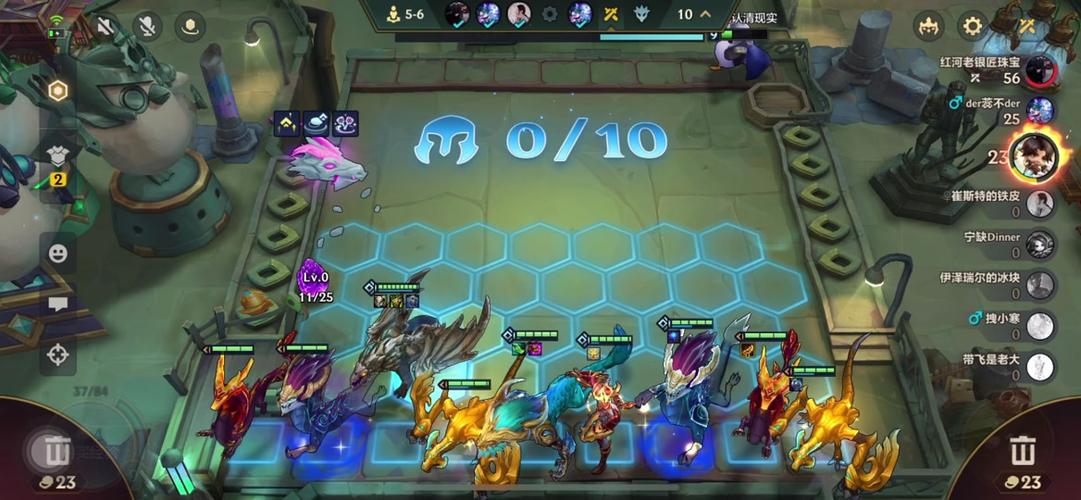The width and height of the screenshot is (1081, 500).
Task: Select player 宁缺Dinner in the scoreboard
Action: click(1040, 244)
